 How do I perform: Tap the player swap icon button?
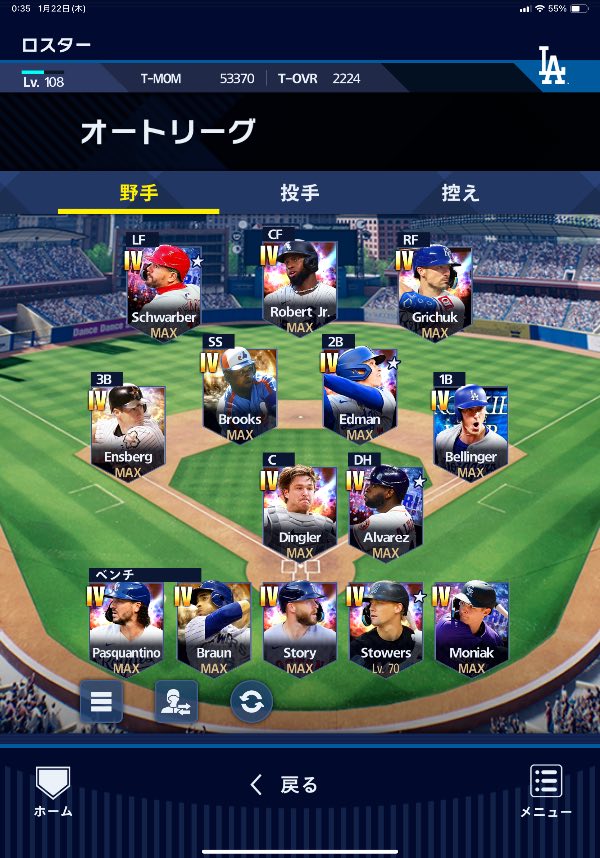click(x=176, y=701)
